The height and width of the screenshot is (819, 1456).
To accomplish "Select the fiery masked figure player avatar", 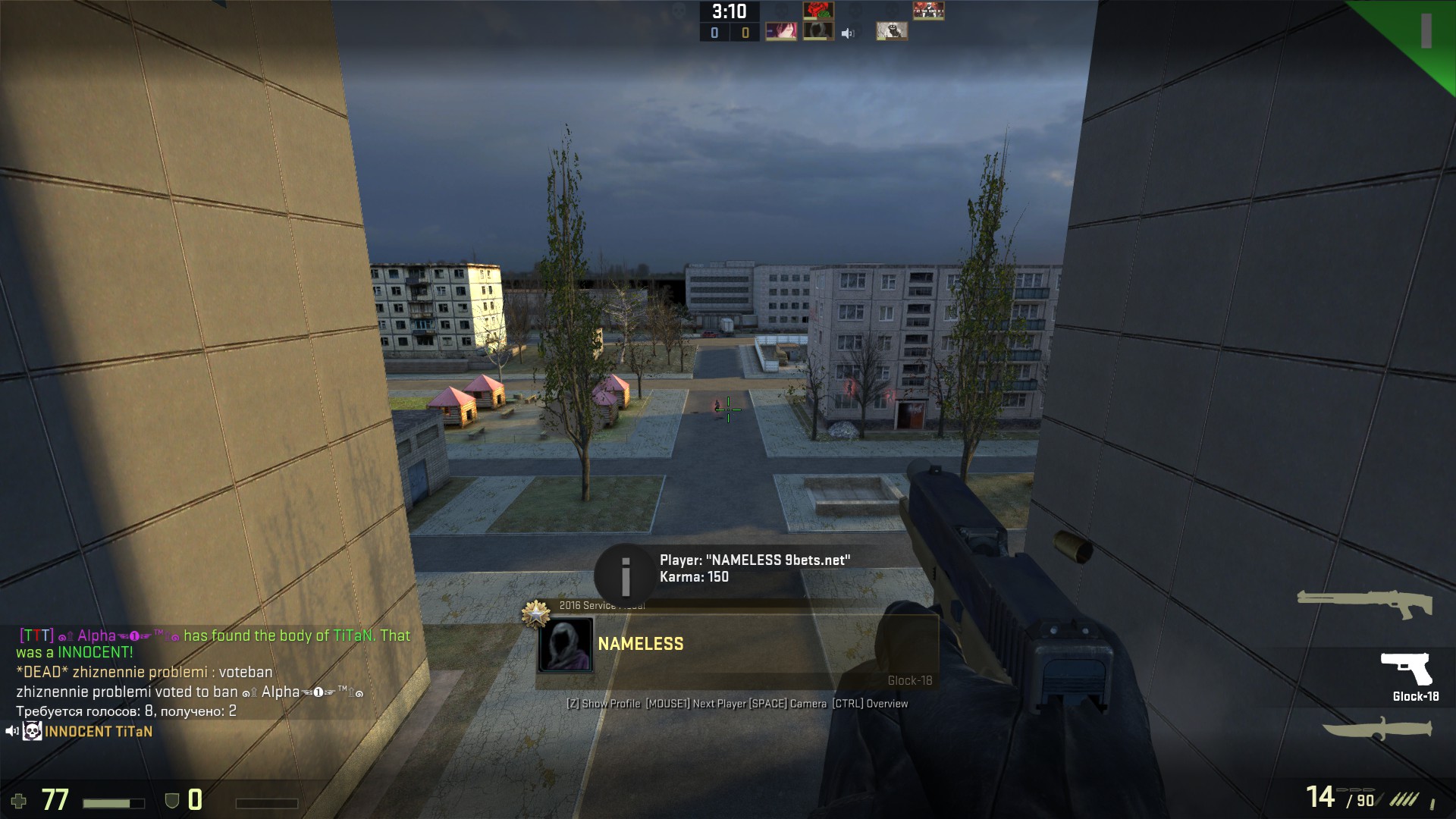I will coord(928,11).
